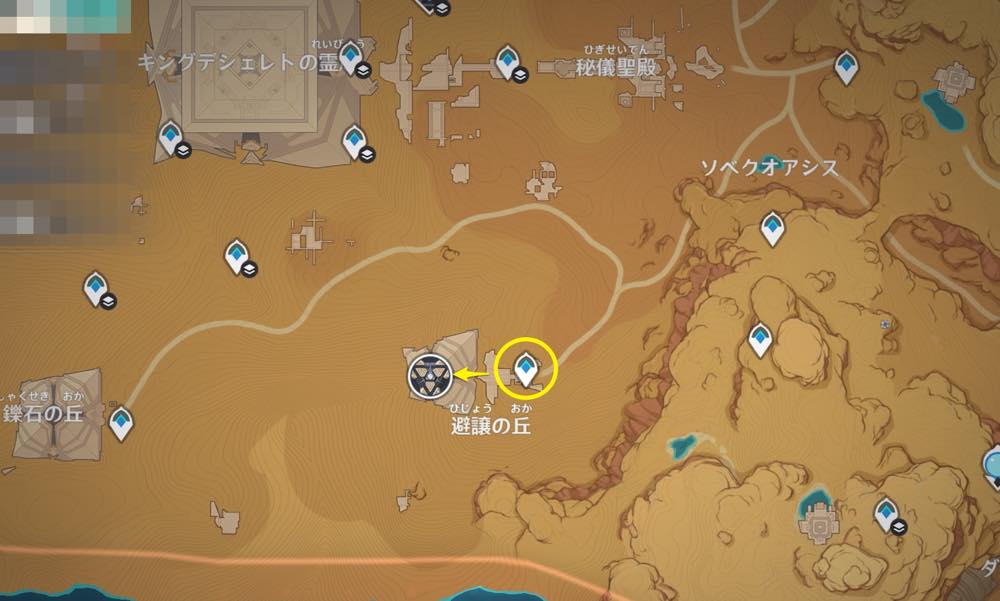Viewport: 1000px width, 601px height.
Task: Choose the waypoint below the ソベクオアシス label
Action: 772,228
